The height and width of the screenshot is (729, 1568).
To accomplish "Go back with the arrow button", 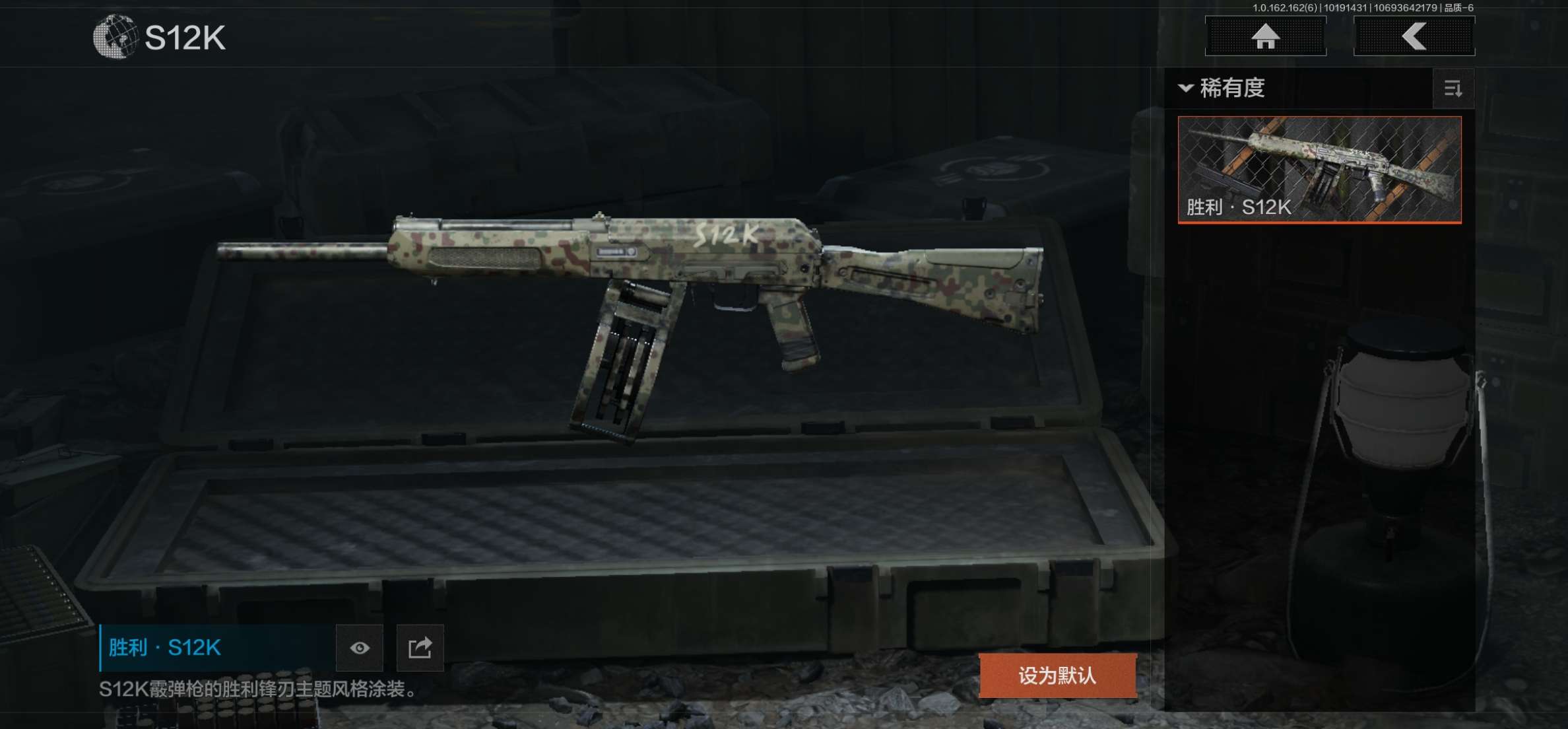I will pos(1414,36).
